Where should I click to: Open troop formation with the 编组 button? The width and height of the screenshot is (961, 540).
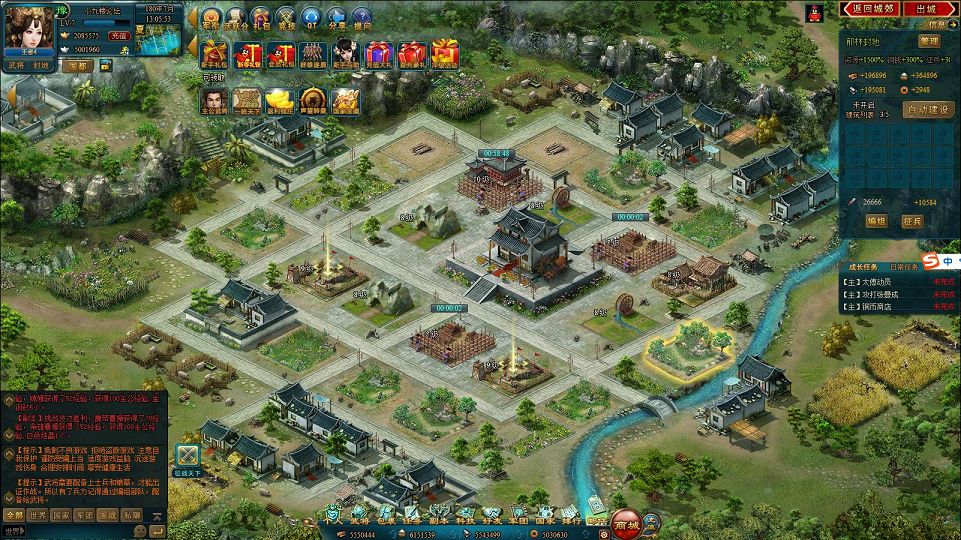875,221
